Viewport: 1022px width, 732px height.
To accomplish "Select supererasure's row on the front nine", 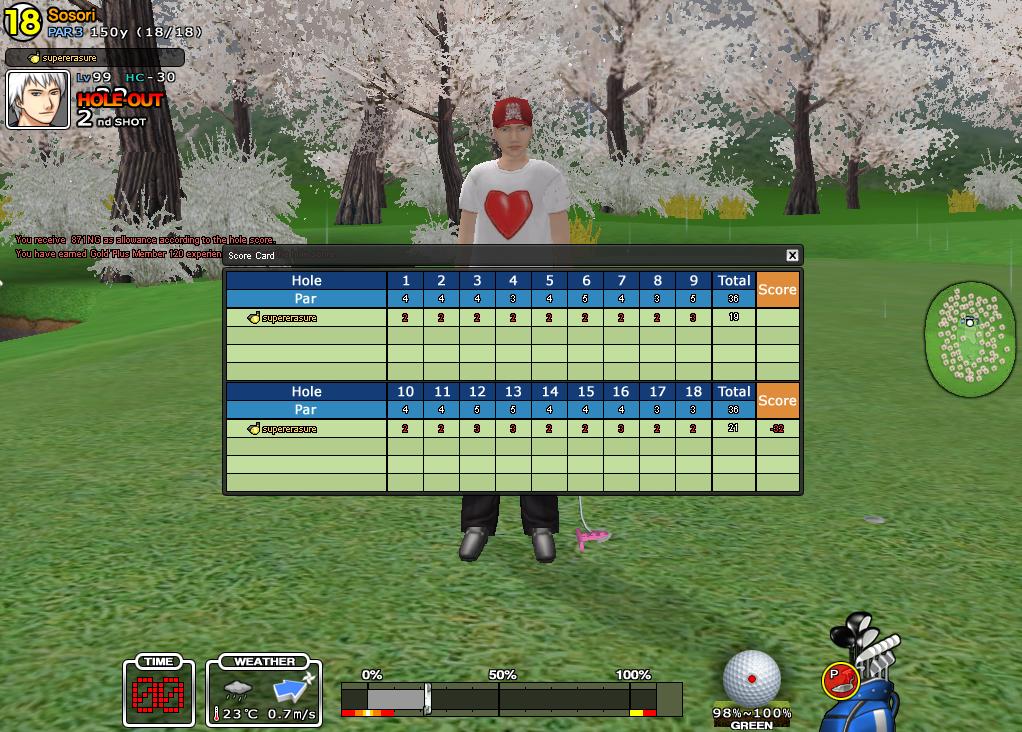I will [306, 318].
